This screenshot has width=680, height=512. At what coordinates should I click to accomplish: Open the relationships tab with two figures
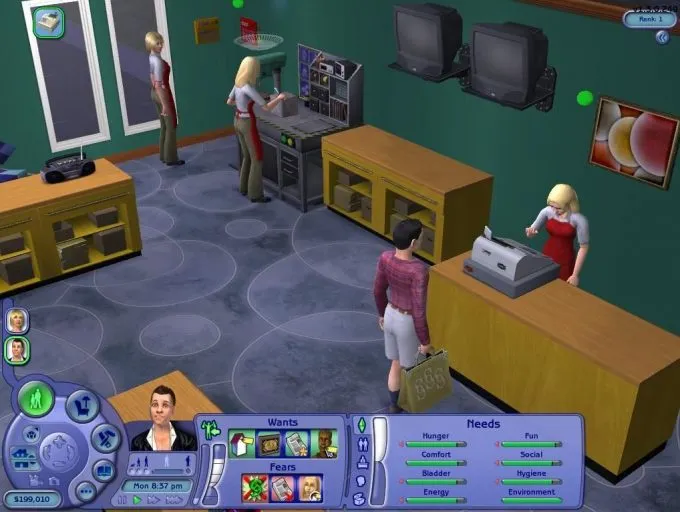pyautogui.click(x=362, y=443)
